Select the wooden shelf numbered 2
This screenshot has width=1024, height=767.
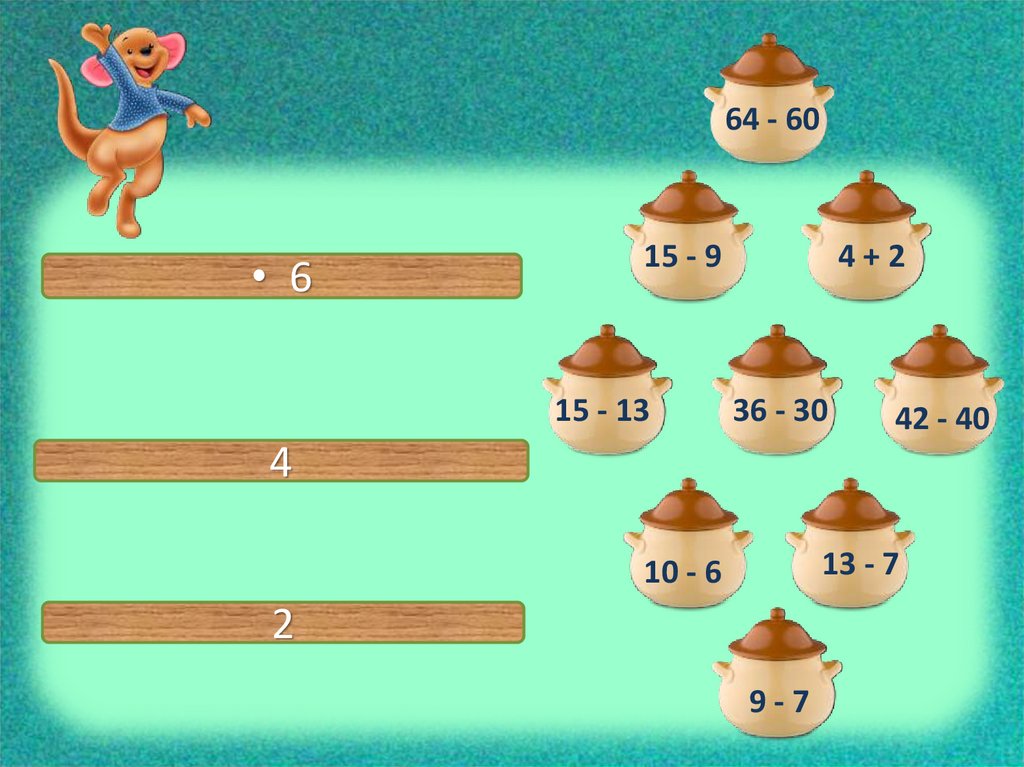283,622
